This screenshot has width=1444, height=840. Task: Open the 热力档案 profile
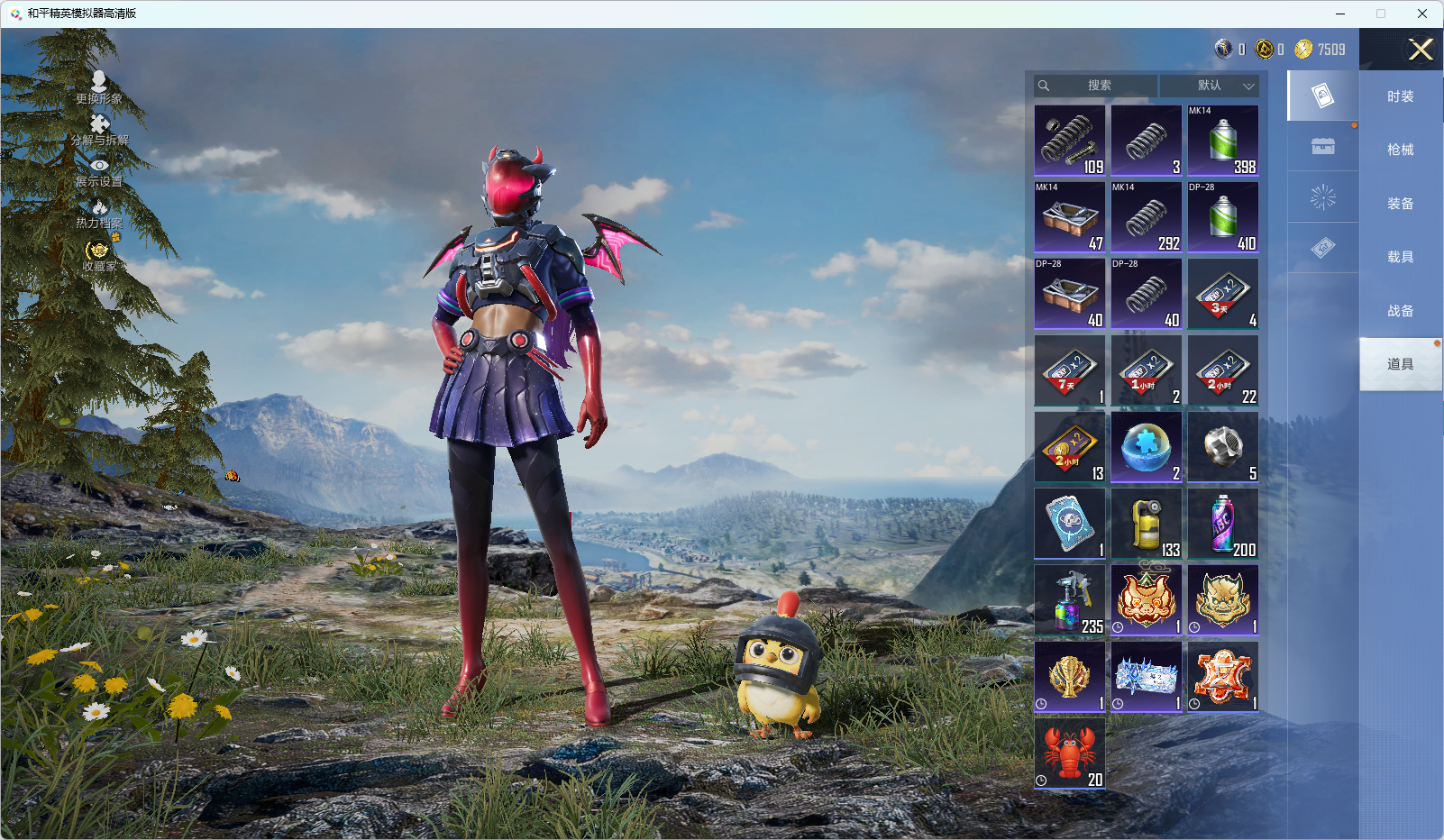coord(99,215)
